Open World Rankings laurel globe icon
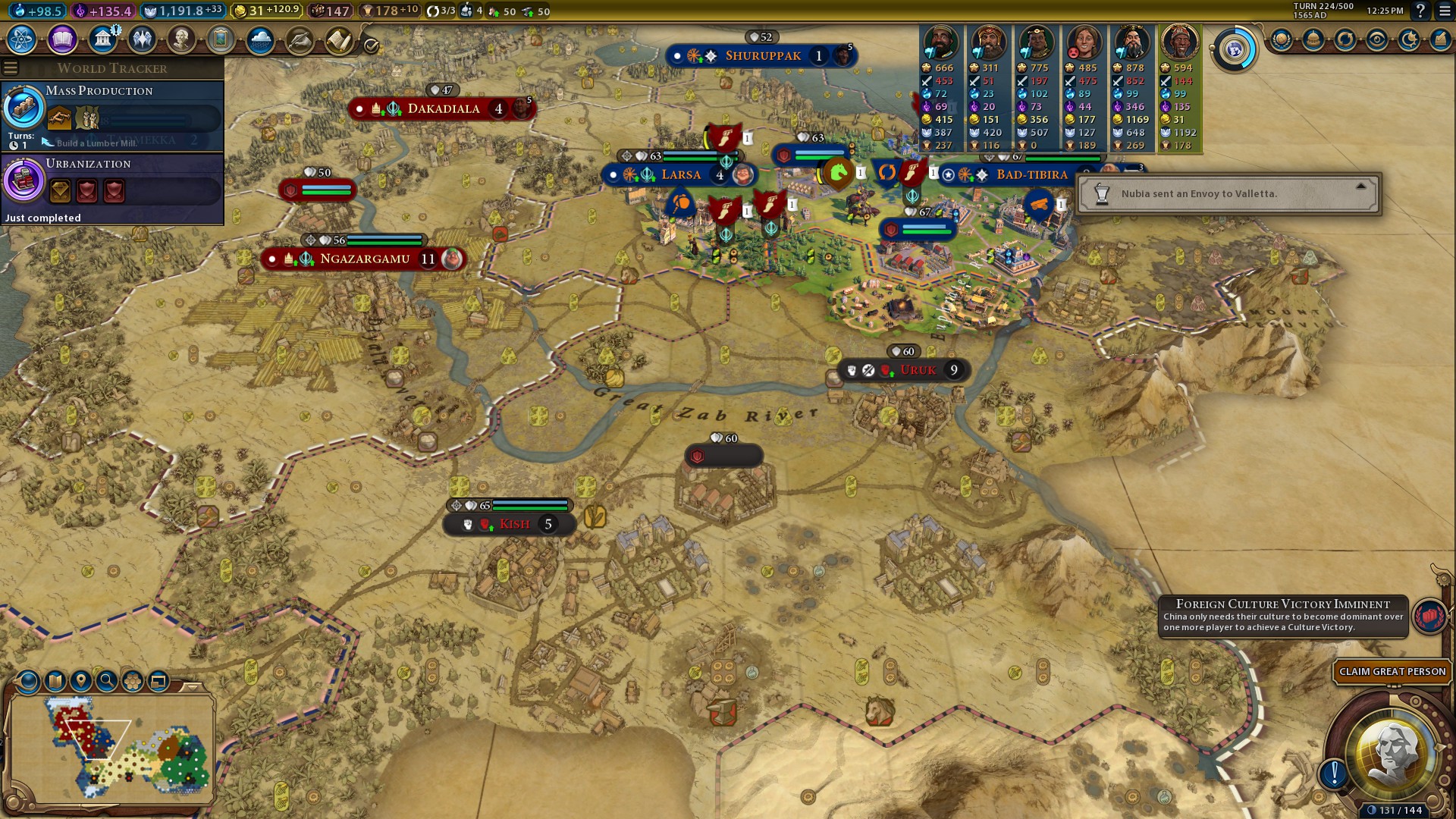This screenshot has width=1456, height=819. pos(1282,39)
